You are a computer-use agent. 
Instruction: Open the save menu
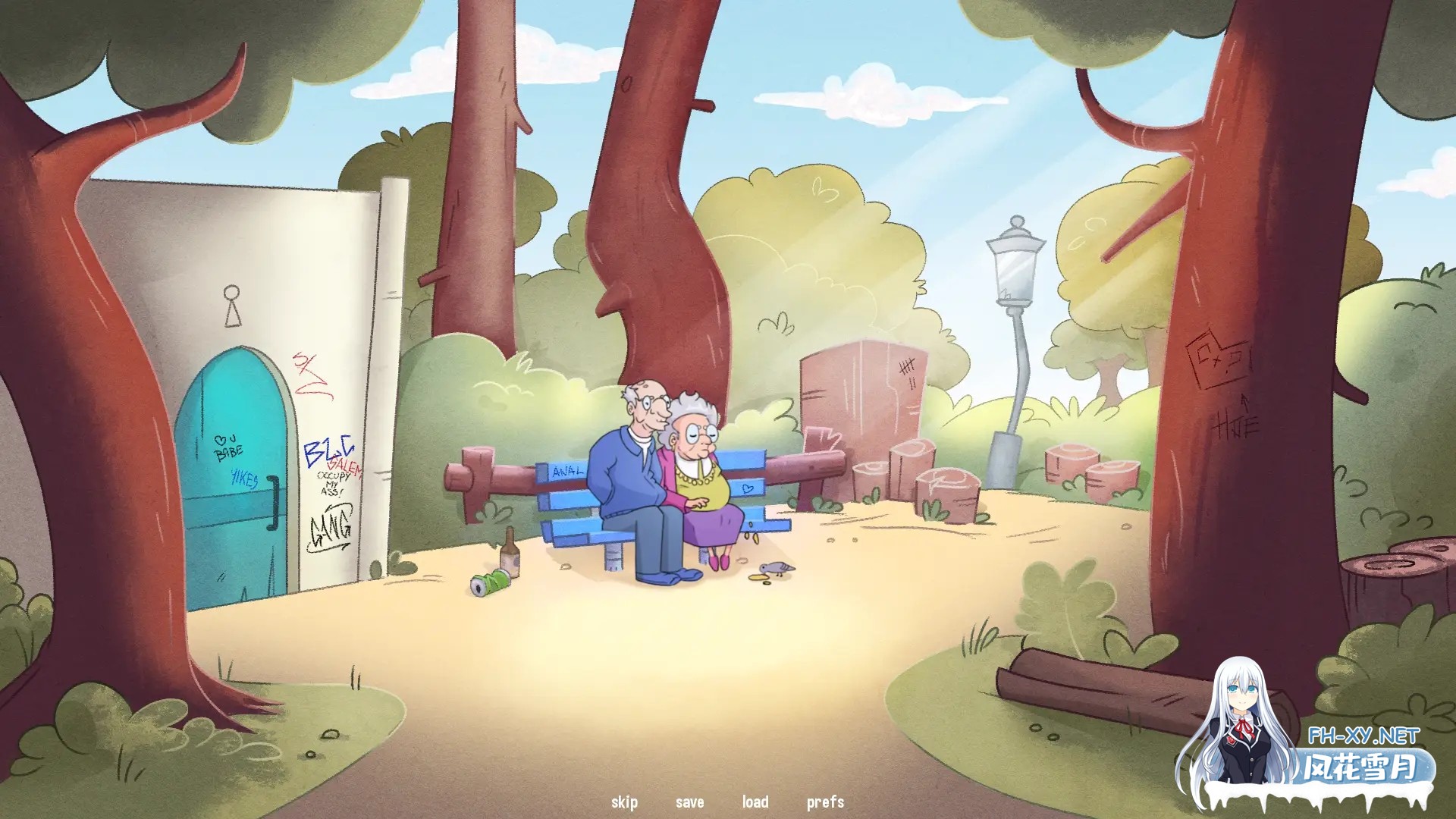pyautogui.click(x=689, y=802)
